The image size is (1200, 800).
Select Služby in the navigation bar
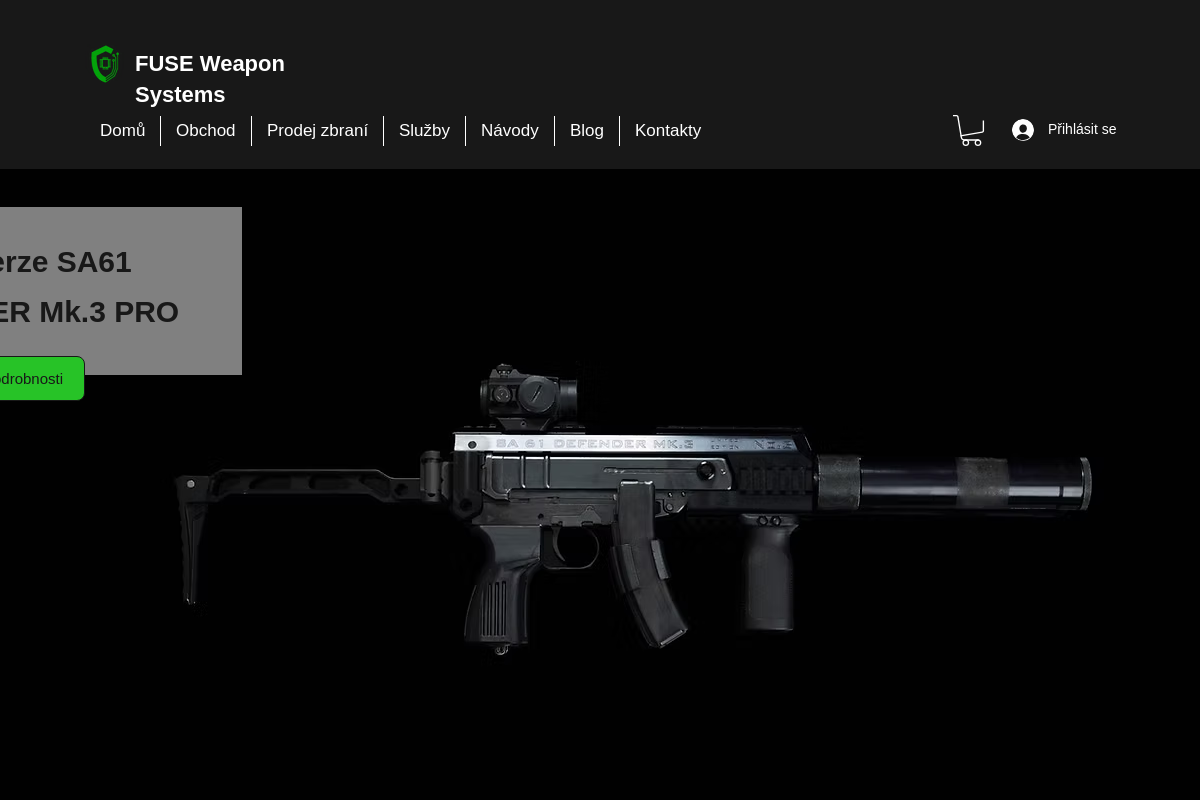click(x=424, y=131)
